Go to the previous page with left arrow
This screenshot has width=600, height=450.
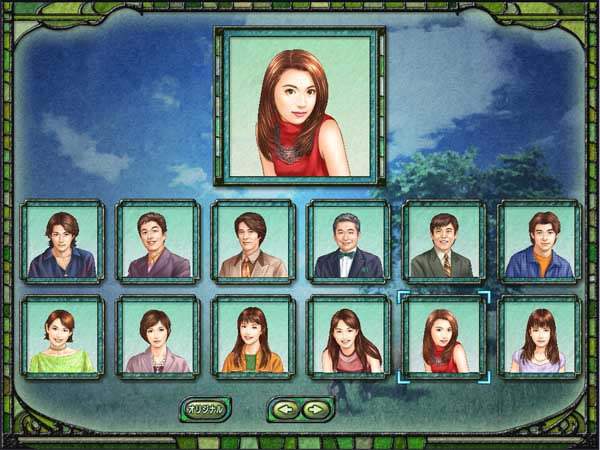coord(285,409)
